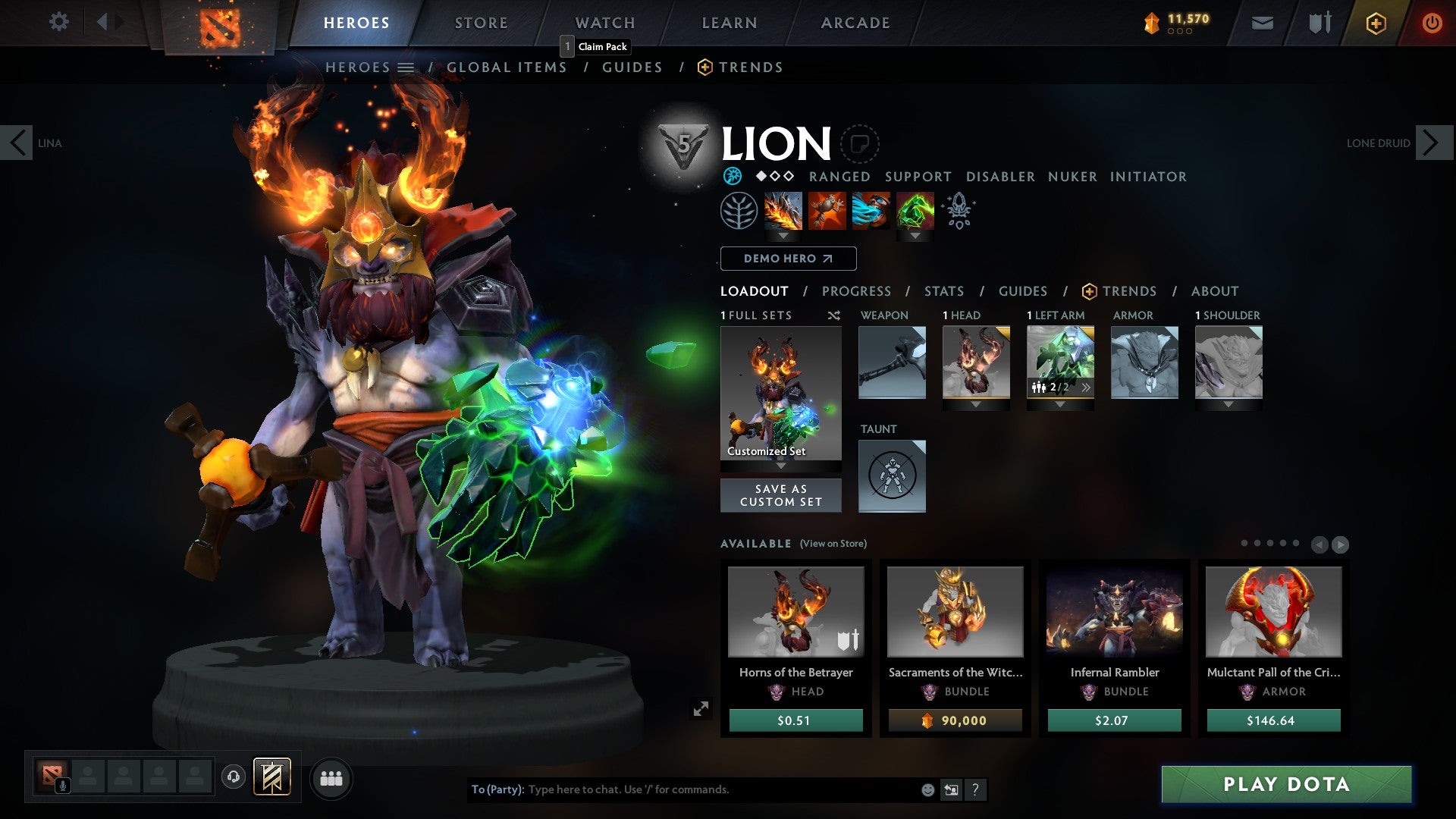Open the heroes hamburger menu next to HEROES
Screen dimensions: 1456x819
tap(405, 67)
